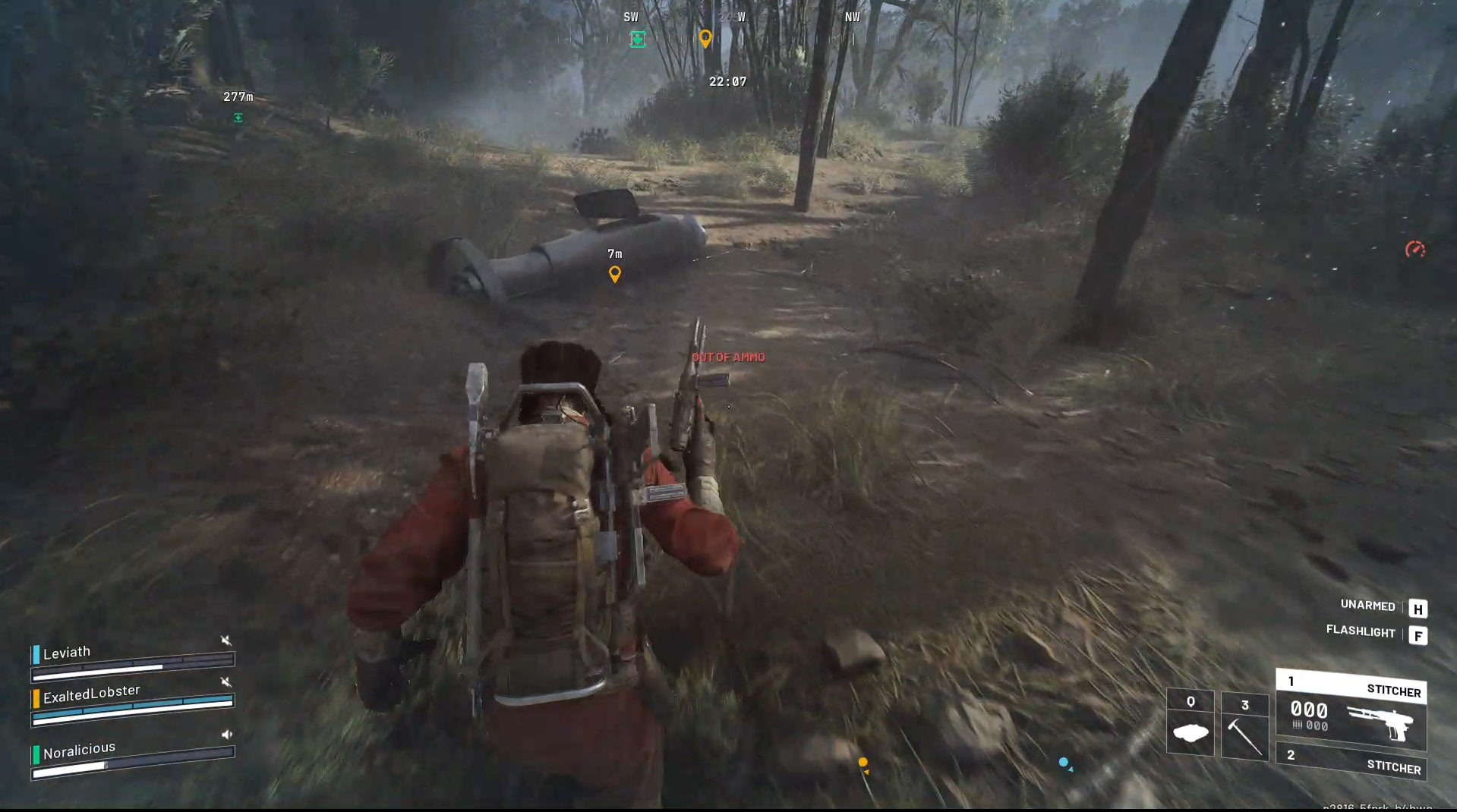
Task: Click the SW direction label on the compass
Action: (x=629, y=15)
